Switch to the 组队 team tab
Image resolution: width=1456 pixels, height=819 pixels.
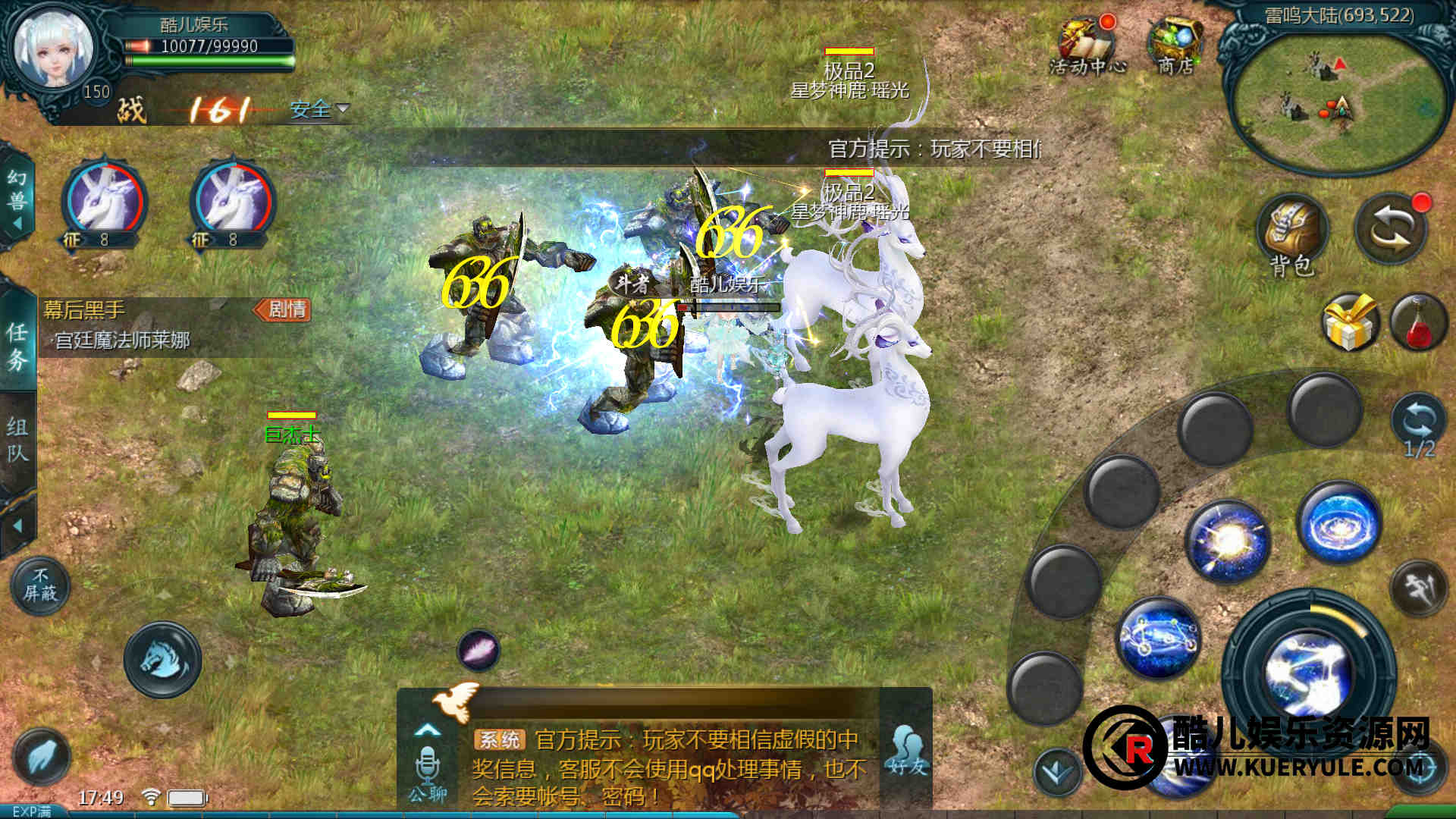[17, 440]
